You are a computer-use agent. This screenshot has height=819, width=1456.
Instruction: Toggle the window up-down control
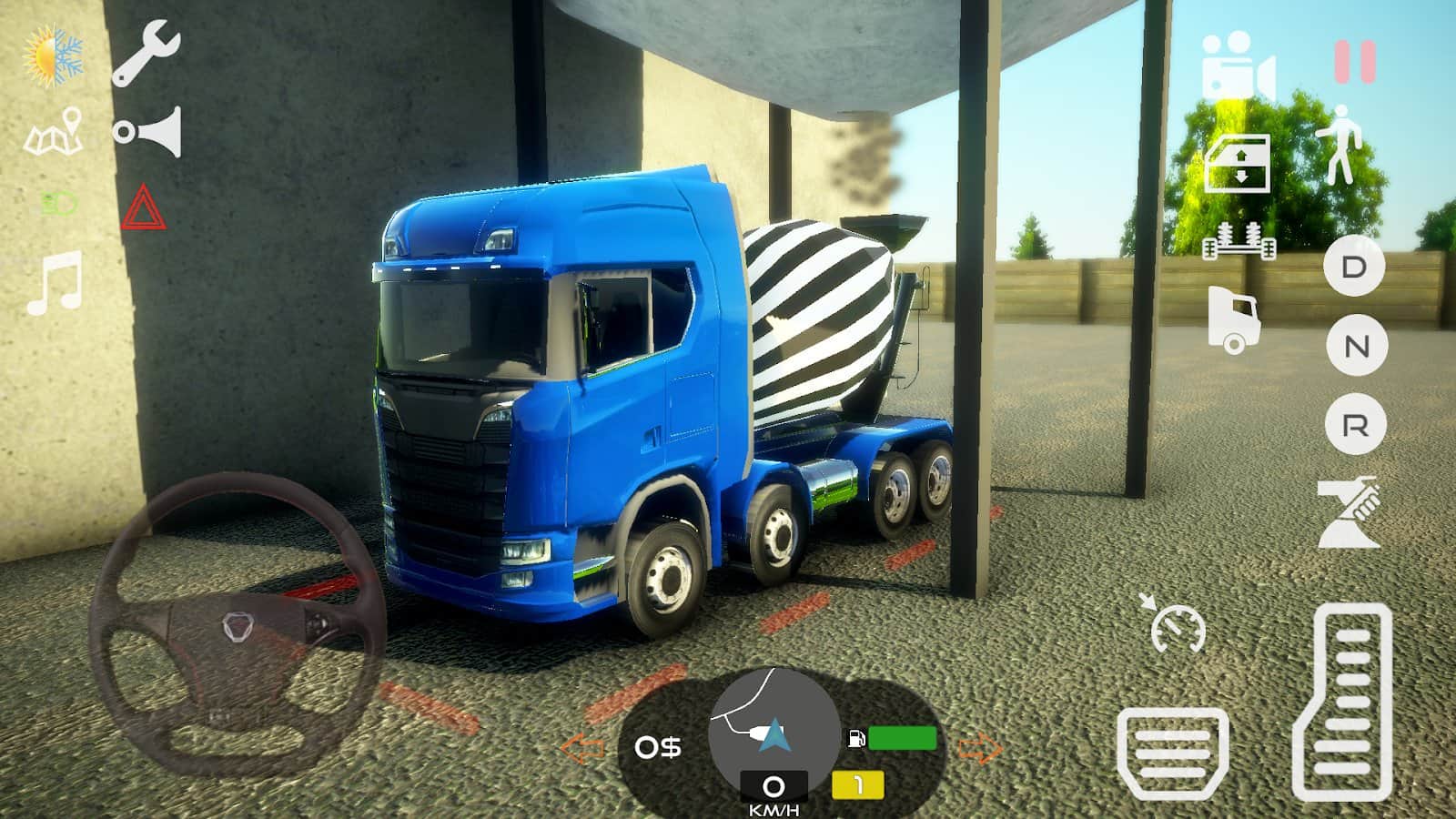(x=1238, y=164)
